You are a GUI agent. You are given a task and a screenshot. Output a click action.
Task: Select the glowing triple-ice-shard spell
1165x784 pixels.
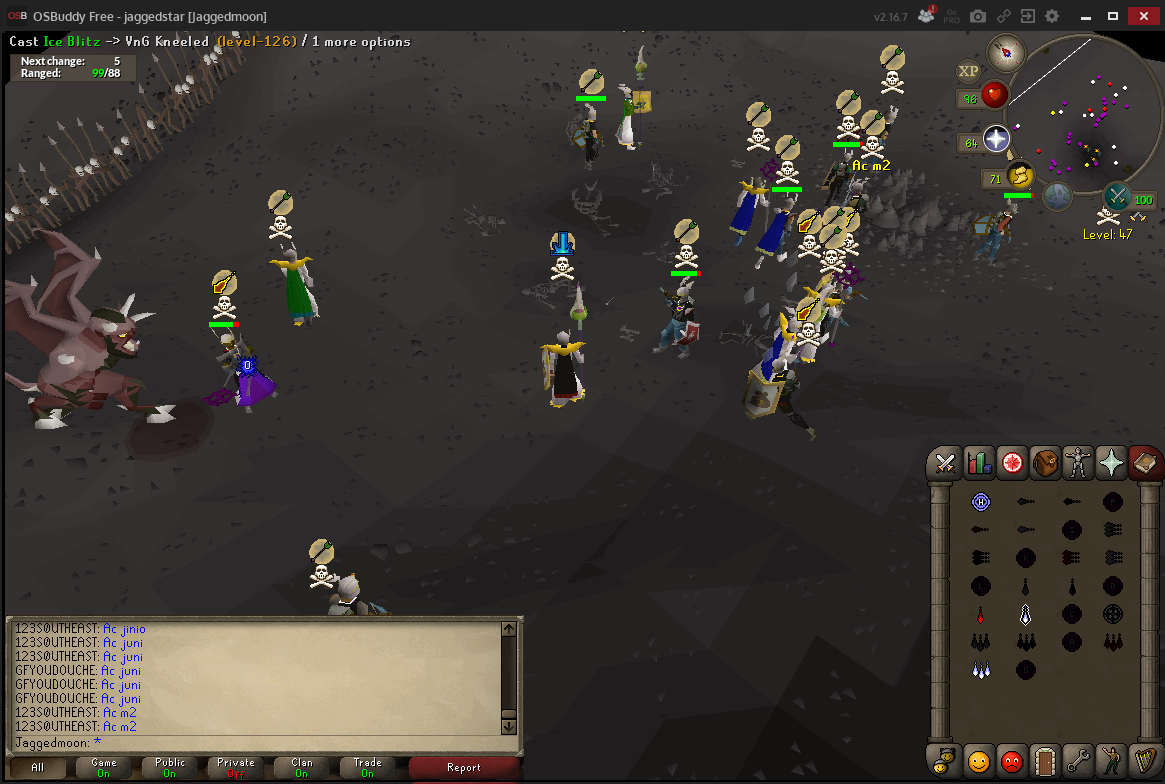(980, 670)
